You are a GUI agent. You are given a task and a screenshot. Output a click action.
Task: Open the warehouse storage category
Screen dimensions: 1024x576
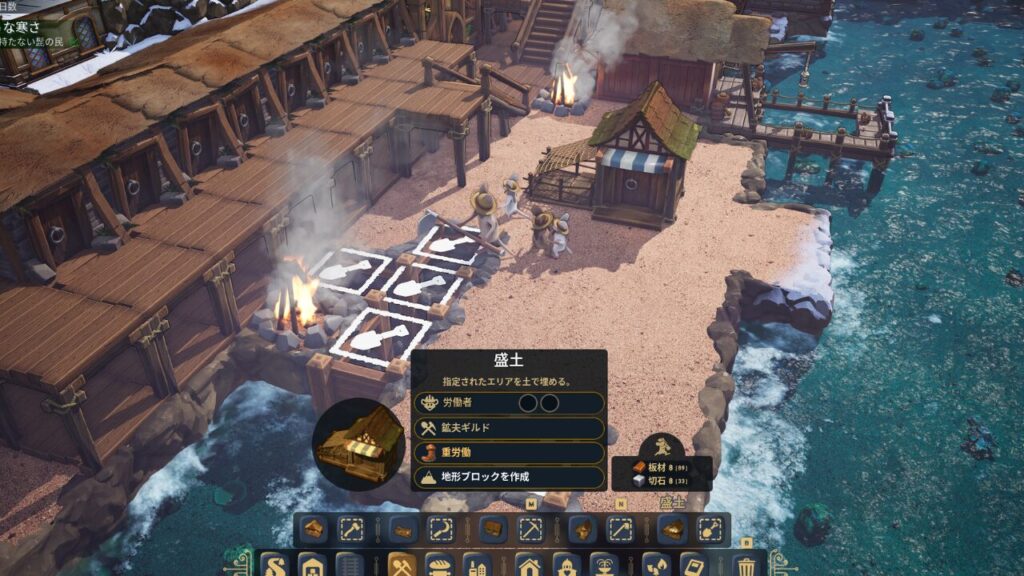pyautogui.click(x=313, y=566)
